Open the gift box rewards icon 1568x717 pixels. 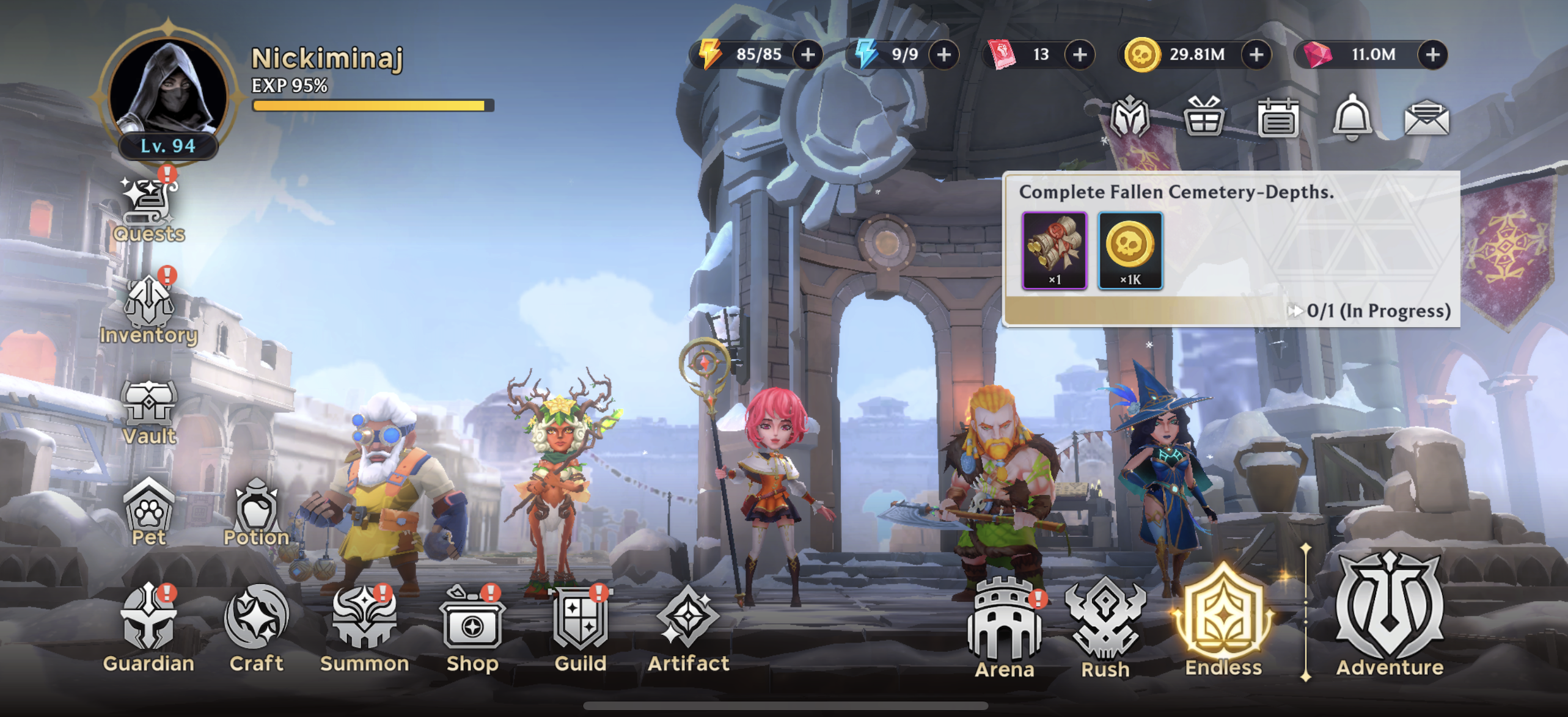click(x=1204, y=117)
